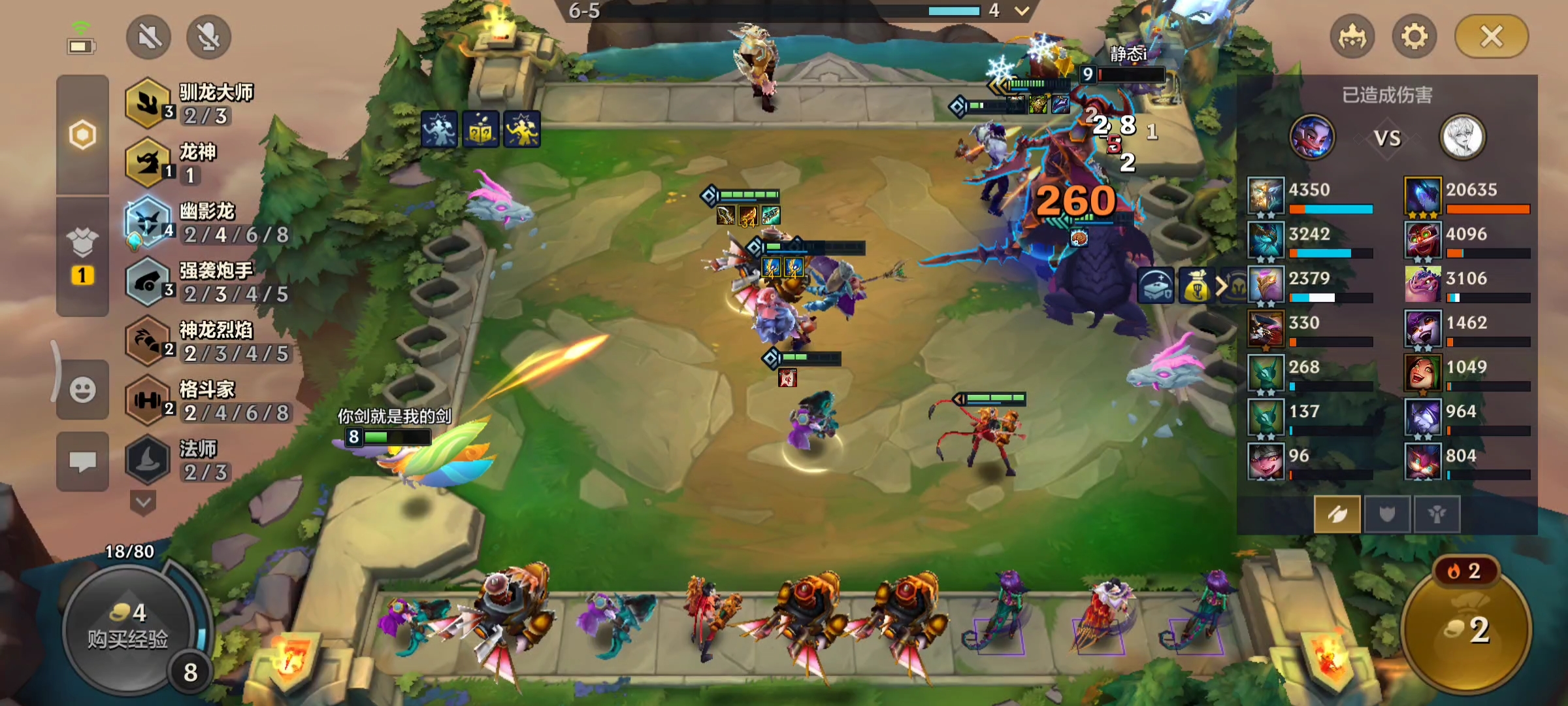Expand the stage tracker dropdown arrow
This screenshot has width=1568, height=706.
1022,10
